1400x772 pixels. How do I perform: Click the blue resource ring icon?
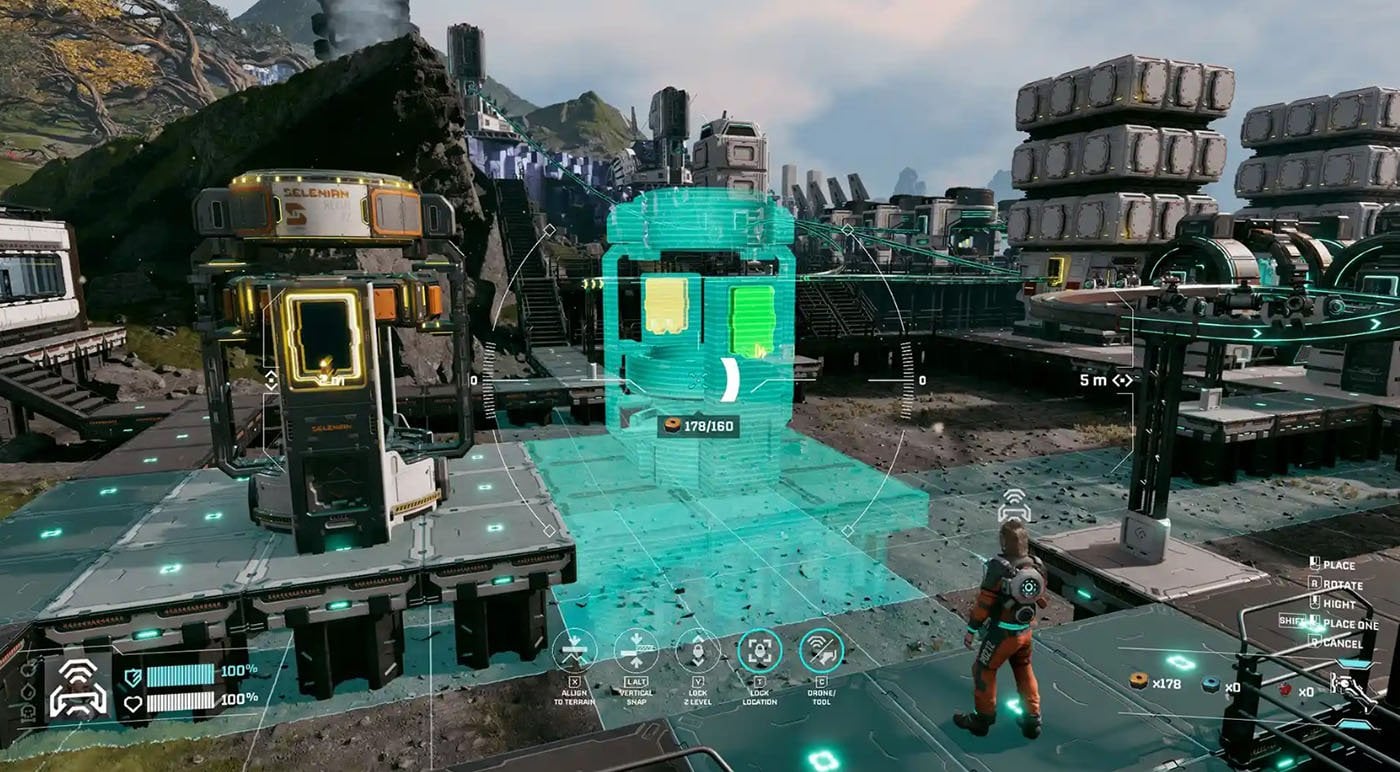click(1212, 685)
